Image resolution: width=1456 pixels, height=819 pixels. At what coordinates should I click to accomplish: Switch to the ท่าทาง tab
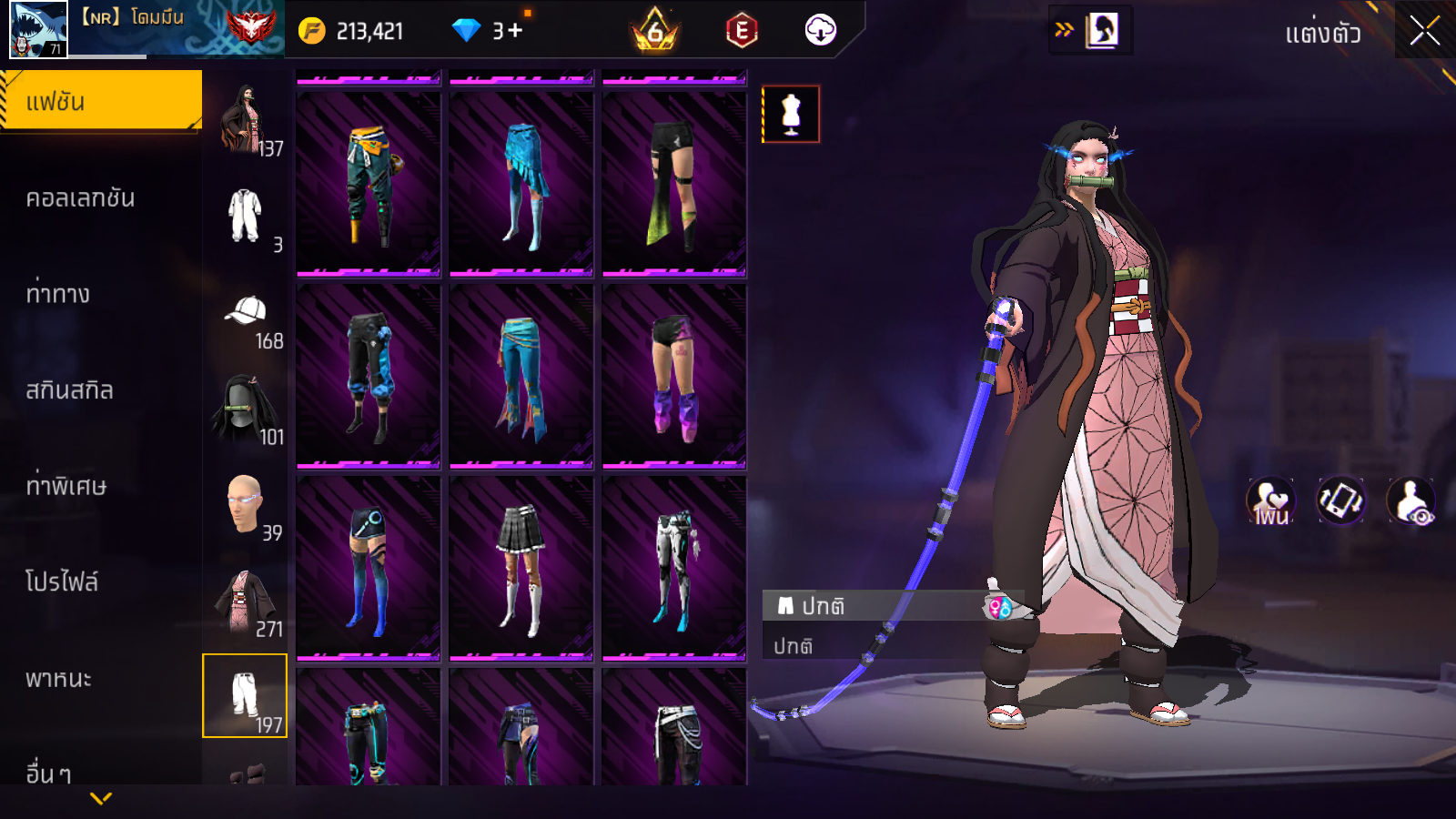click(x=58, y=294)
